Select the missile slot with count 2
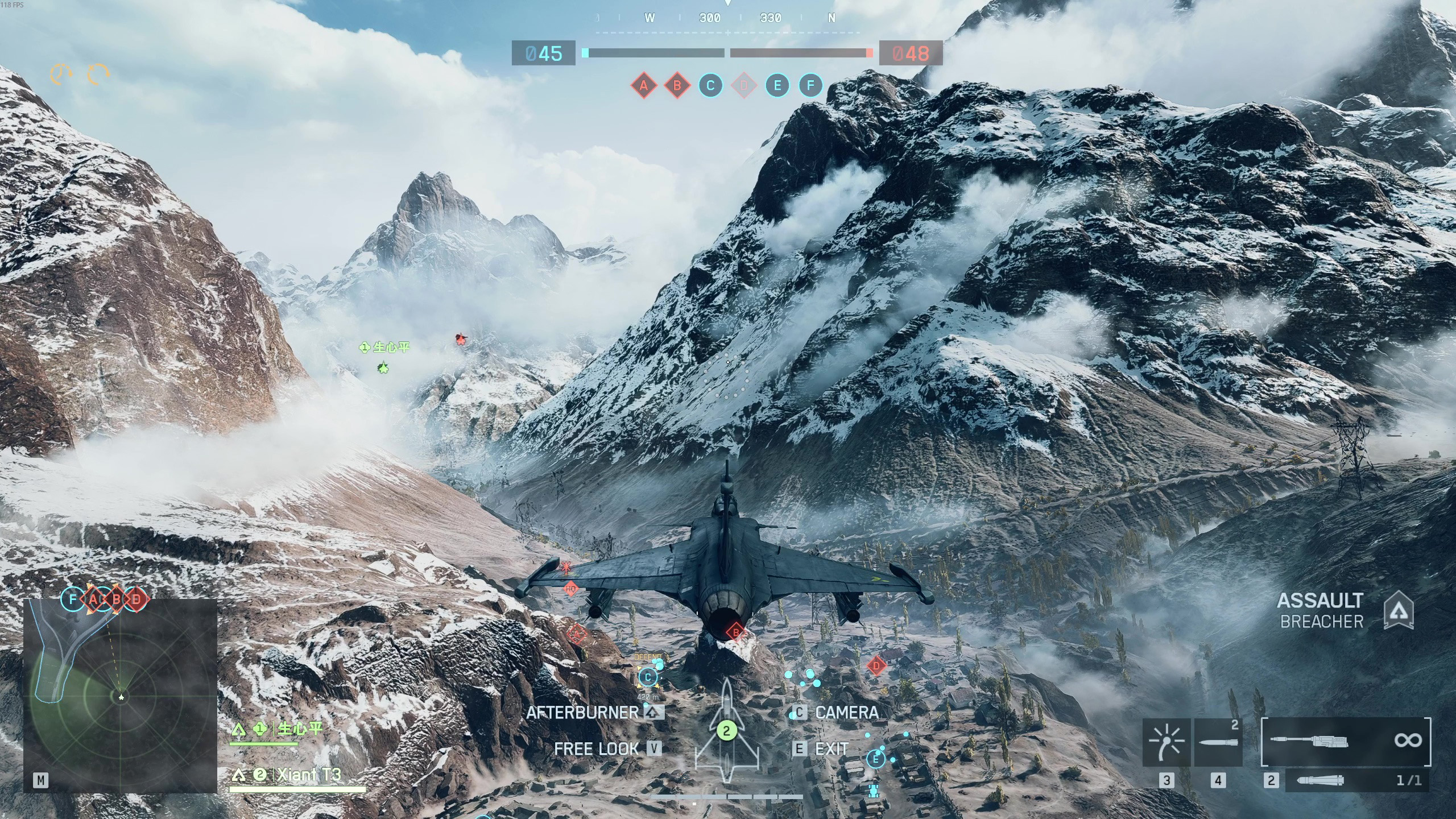The height and width of the screenshot is (819, 1456). click(x=1218, y=742)
